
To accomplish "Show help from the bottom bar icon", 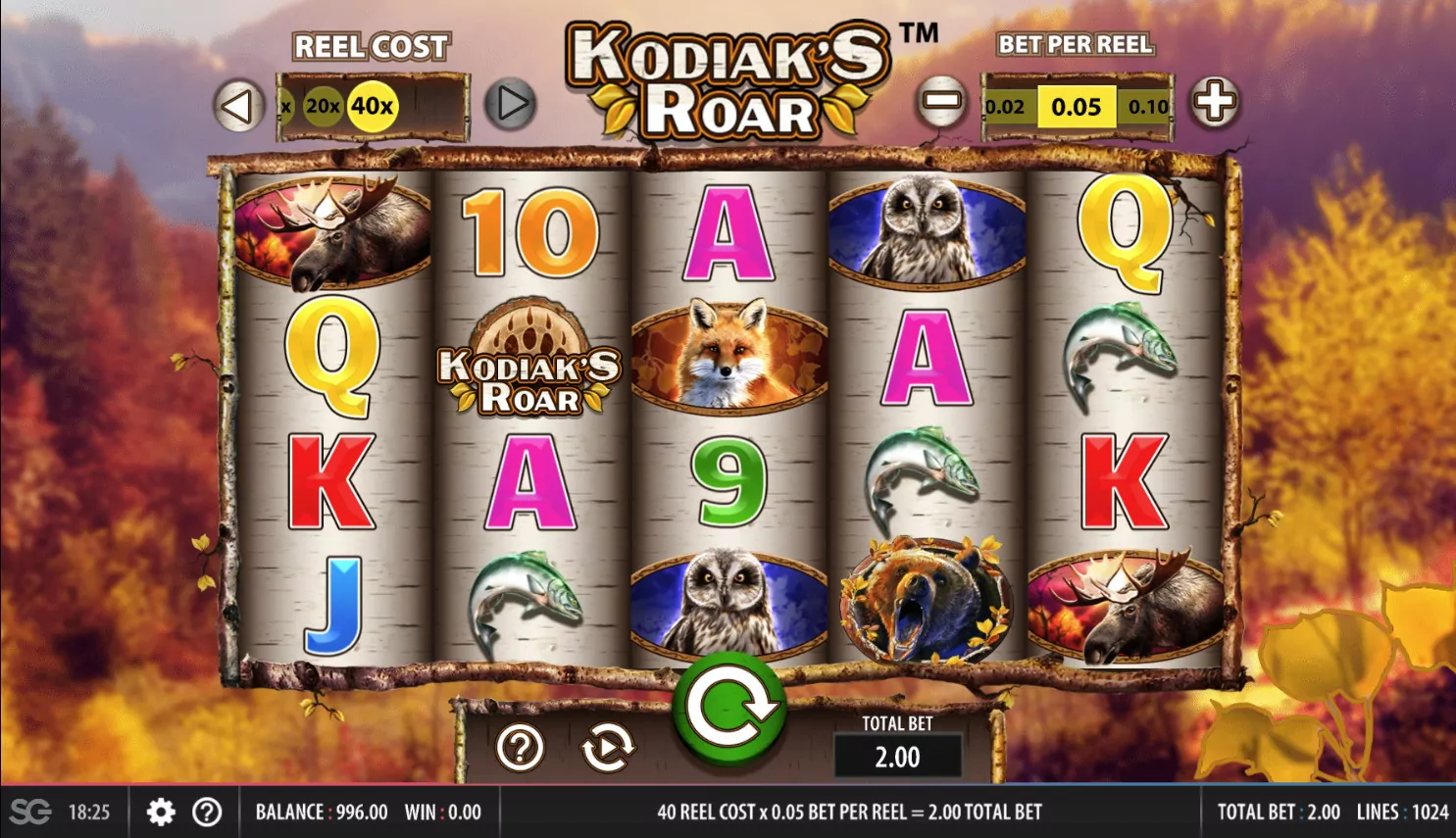I will click(207, 812).
